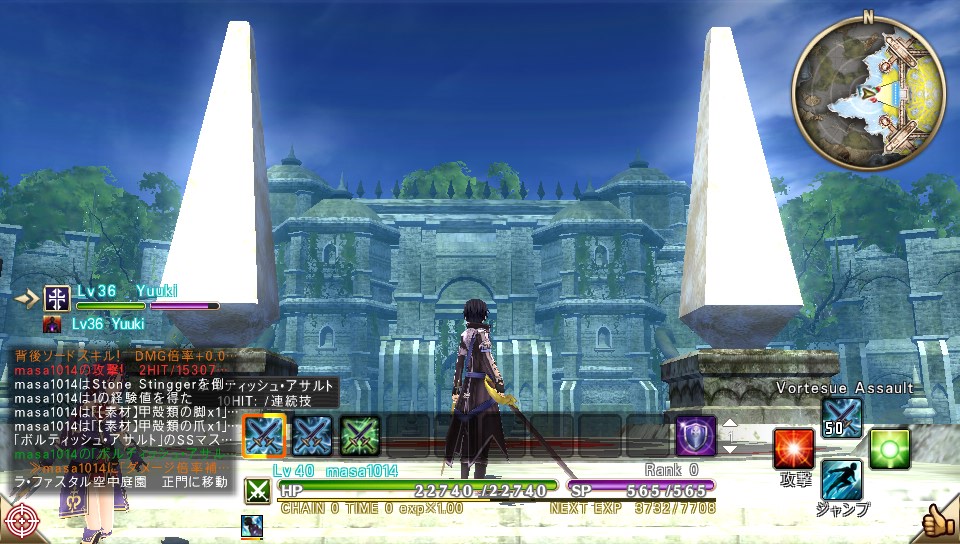Viewport: 960px width, 544px height.
Task: Select the orange-highlighted crossed swords skill slot
Action: click(x=264, y=435)
